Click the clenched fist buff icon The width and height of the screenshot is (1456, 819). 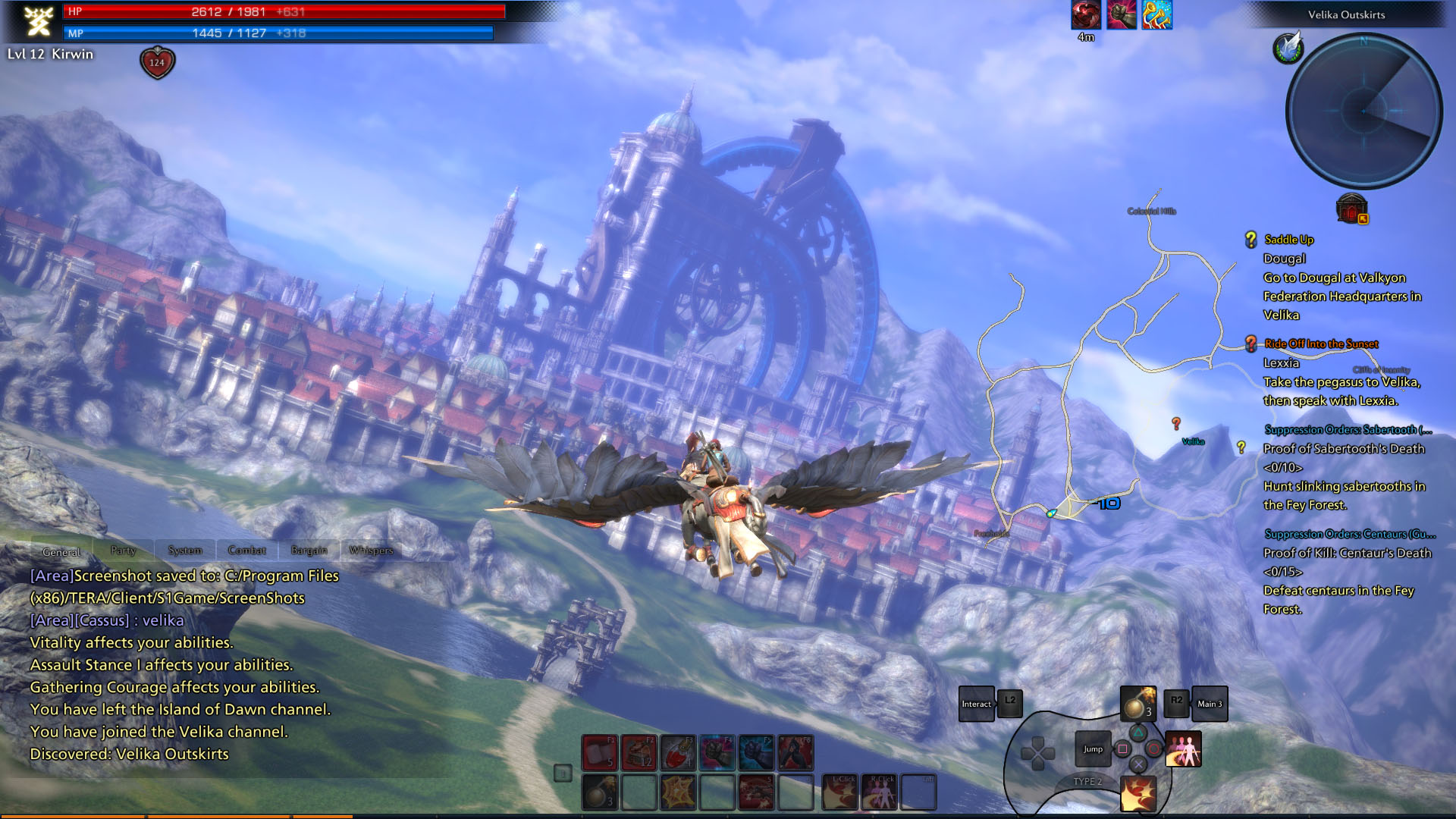(x=1121, y=15)
